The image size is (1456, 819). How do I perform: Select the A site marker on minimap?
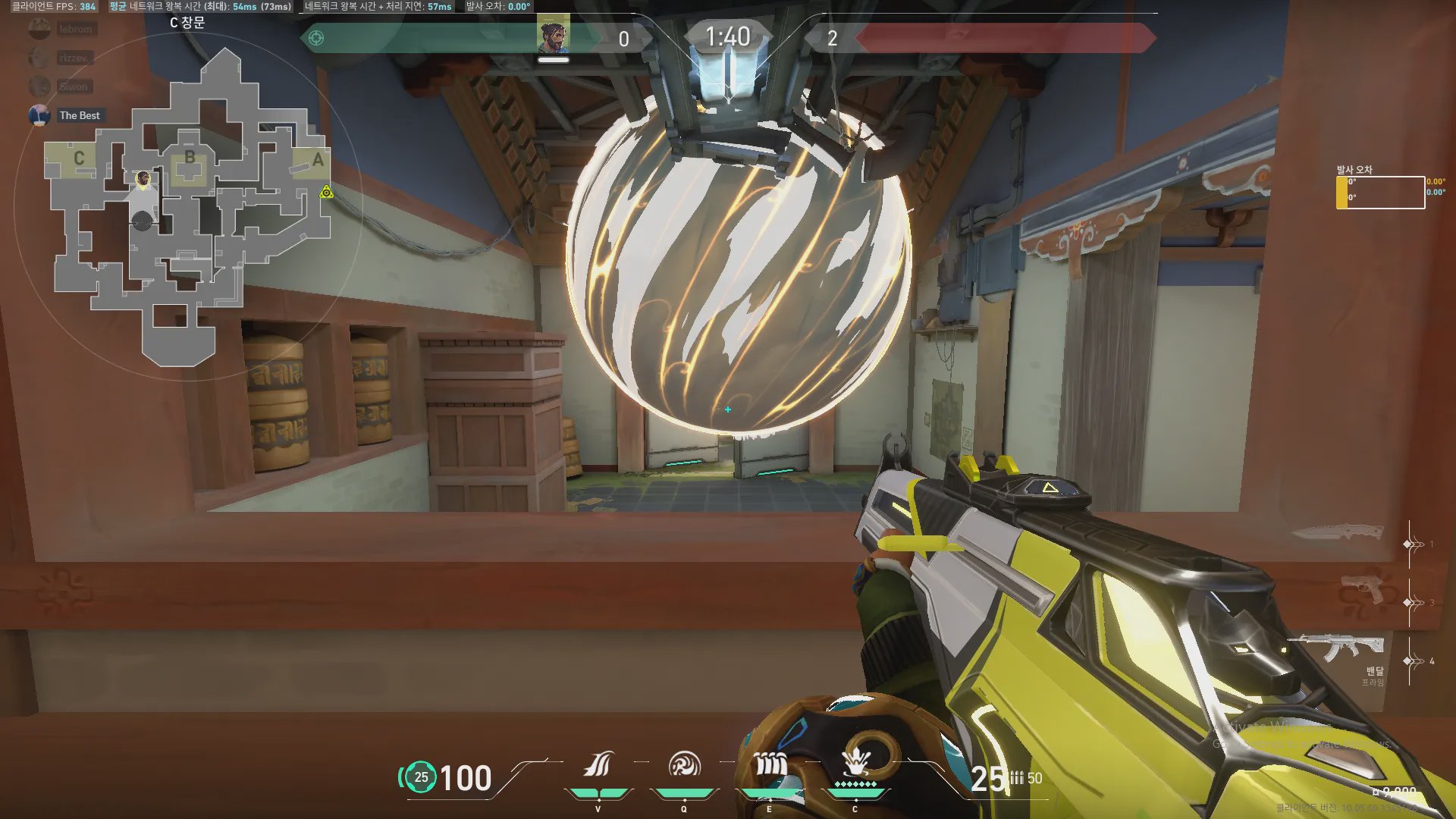318,160
